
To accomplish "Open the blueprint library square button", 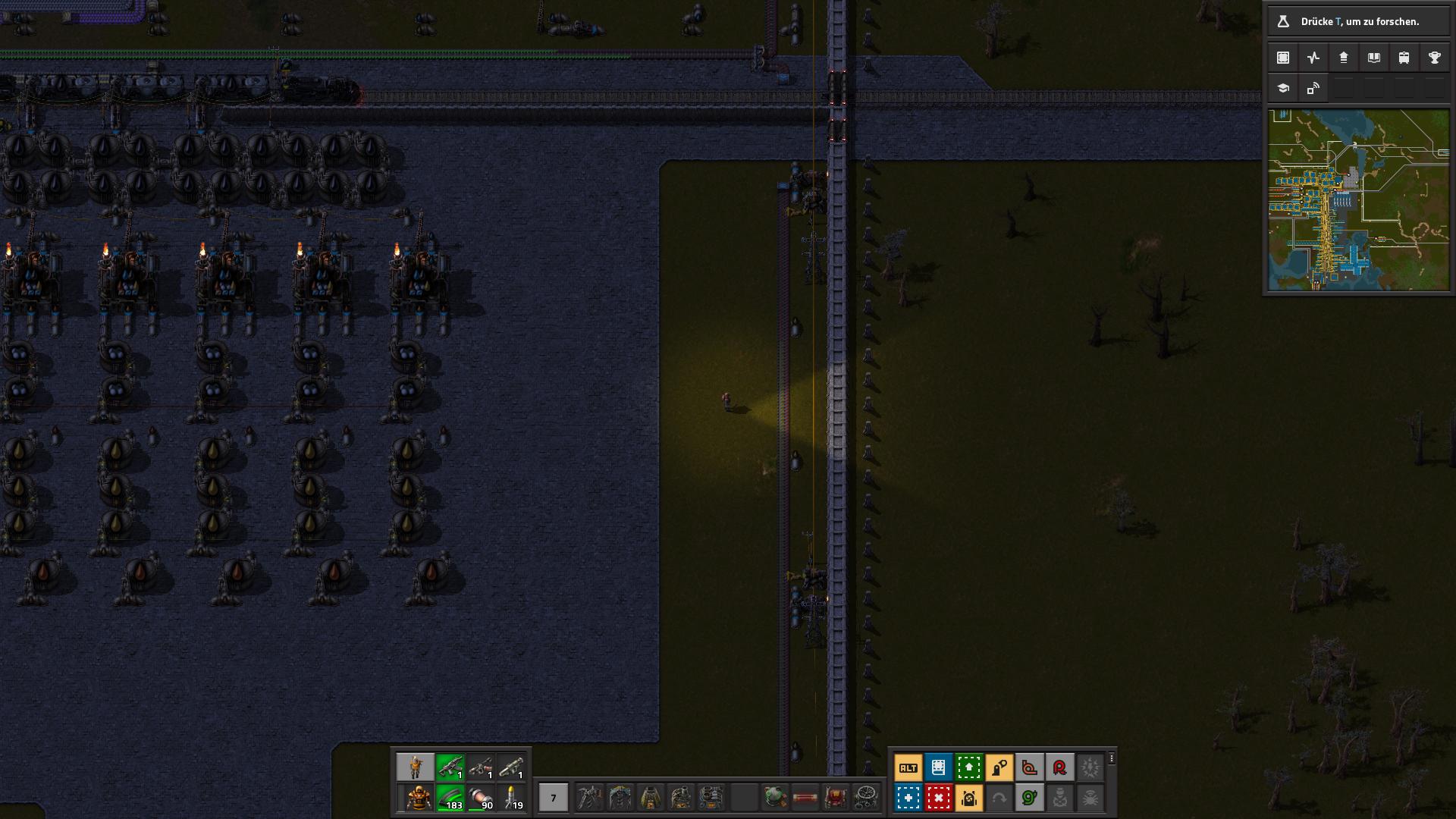I will tap(1283, 58).
